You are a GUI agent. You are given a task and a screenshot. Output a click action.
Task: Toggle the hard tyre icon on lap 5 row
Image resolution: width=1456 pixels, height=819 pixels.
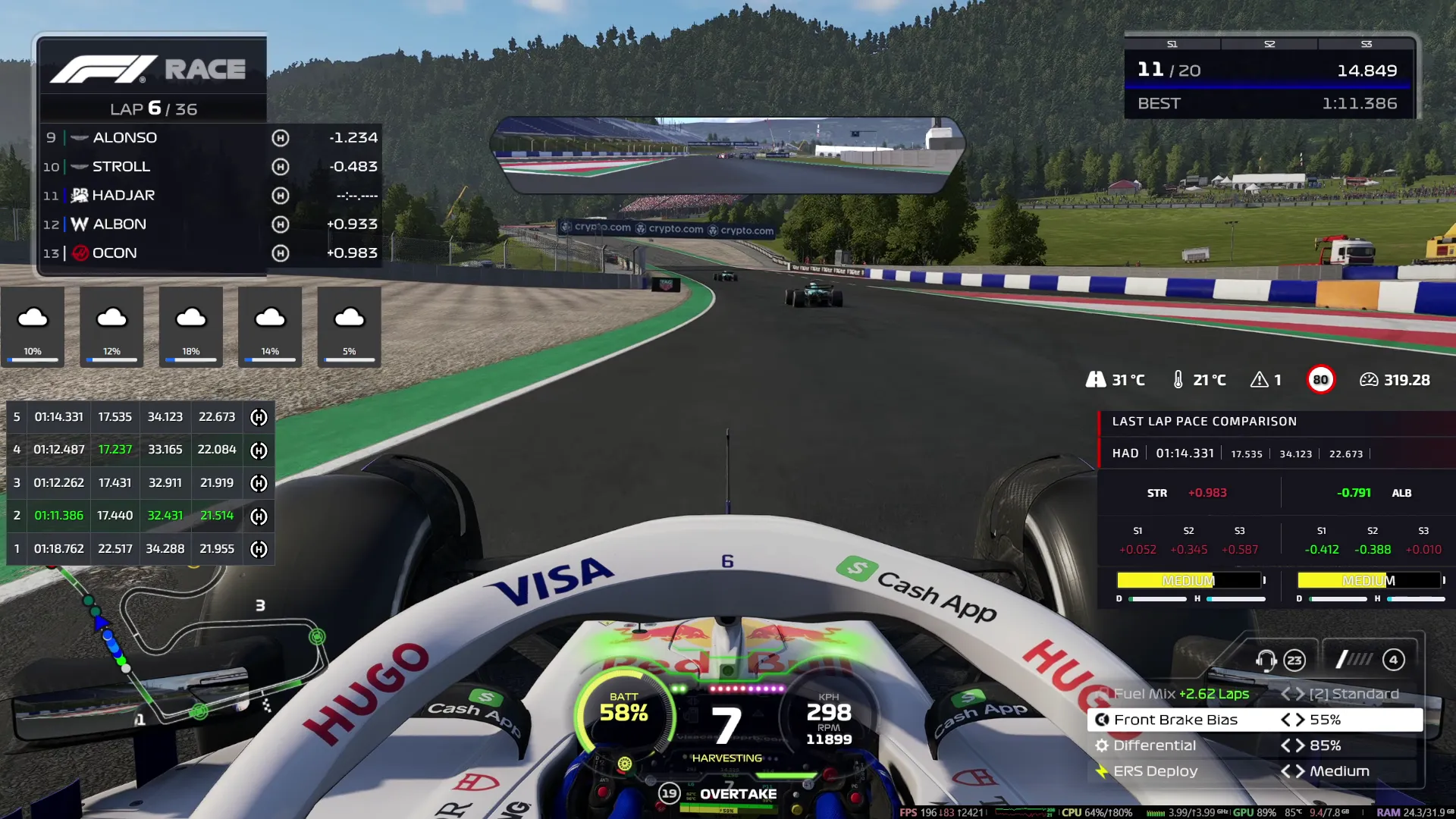(x=258, y=416)
